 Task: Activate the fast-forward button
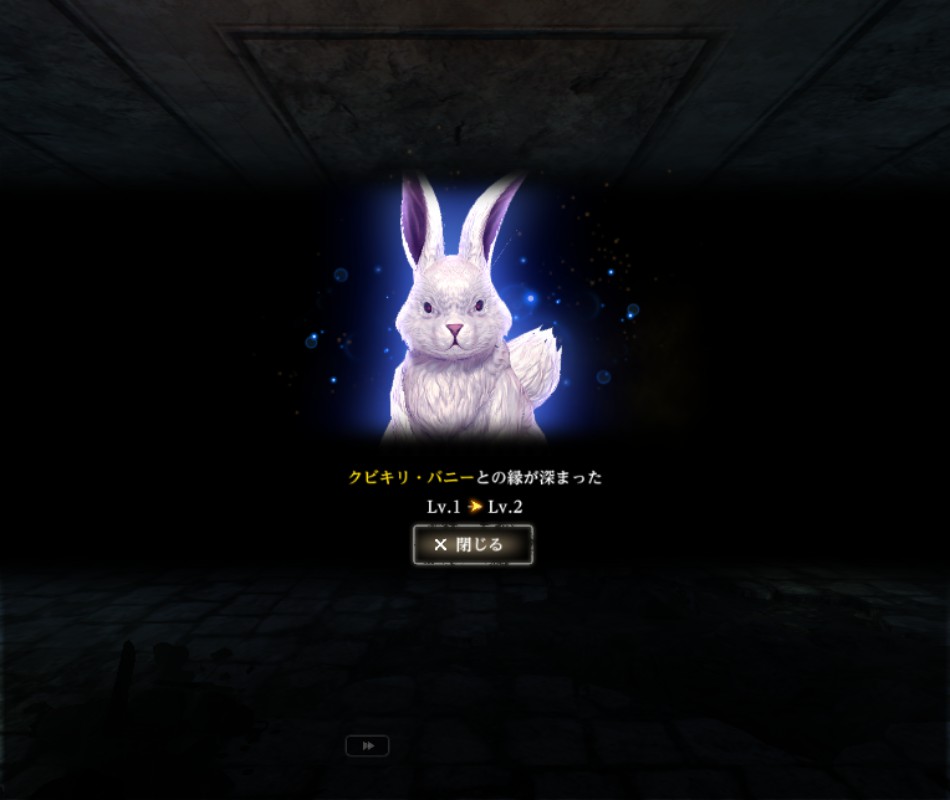[x=367, y=746]
